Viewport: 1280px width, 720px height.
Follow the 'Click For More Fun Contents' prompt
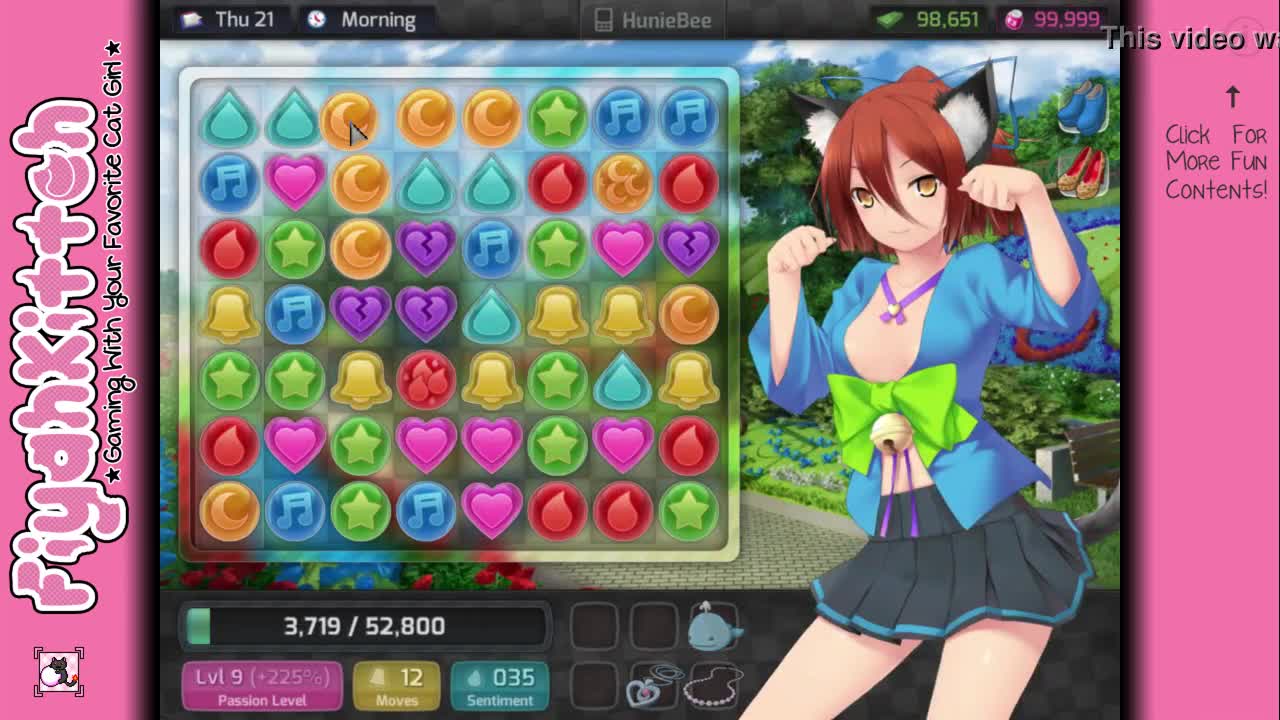(x=1216, y=161)
